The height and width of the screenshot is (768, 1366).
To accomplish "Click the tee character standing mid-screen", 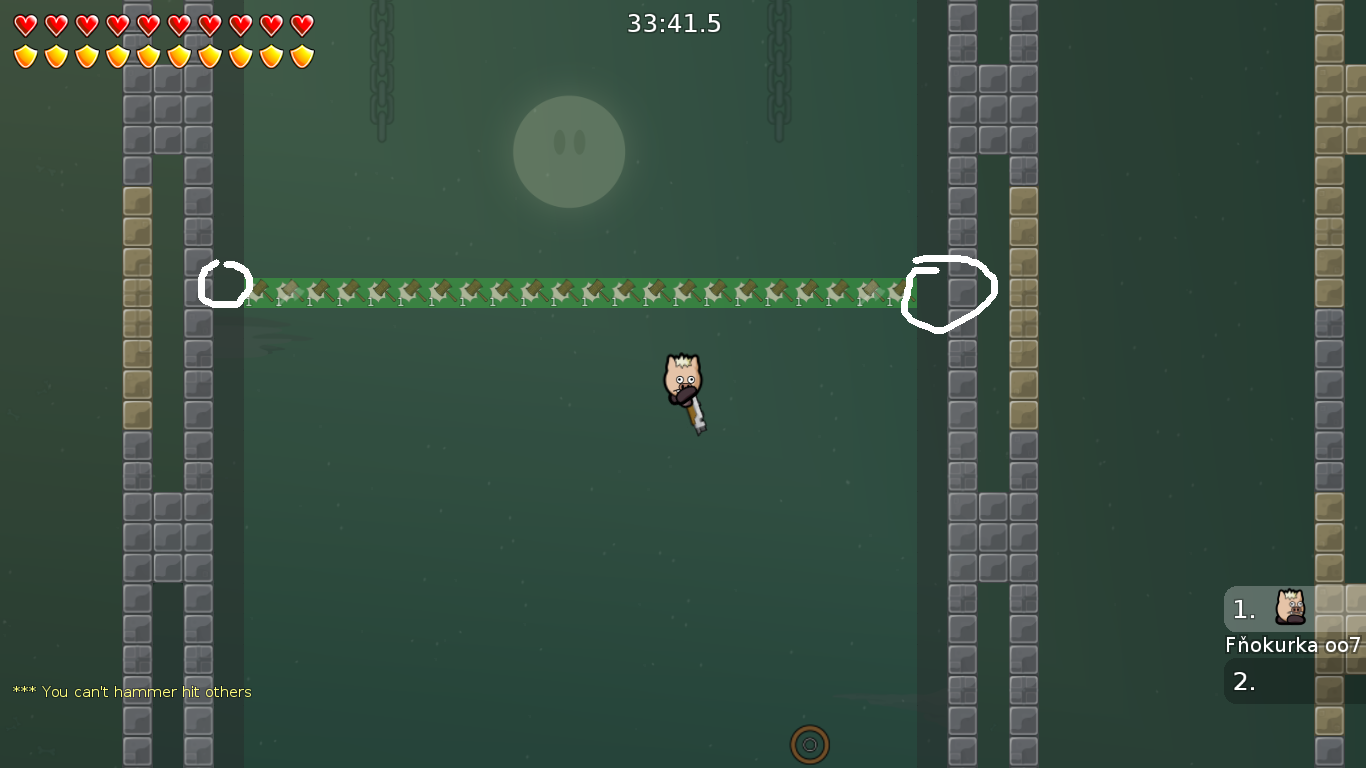I will tap(683, 380).
